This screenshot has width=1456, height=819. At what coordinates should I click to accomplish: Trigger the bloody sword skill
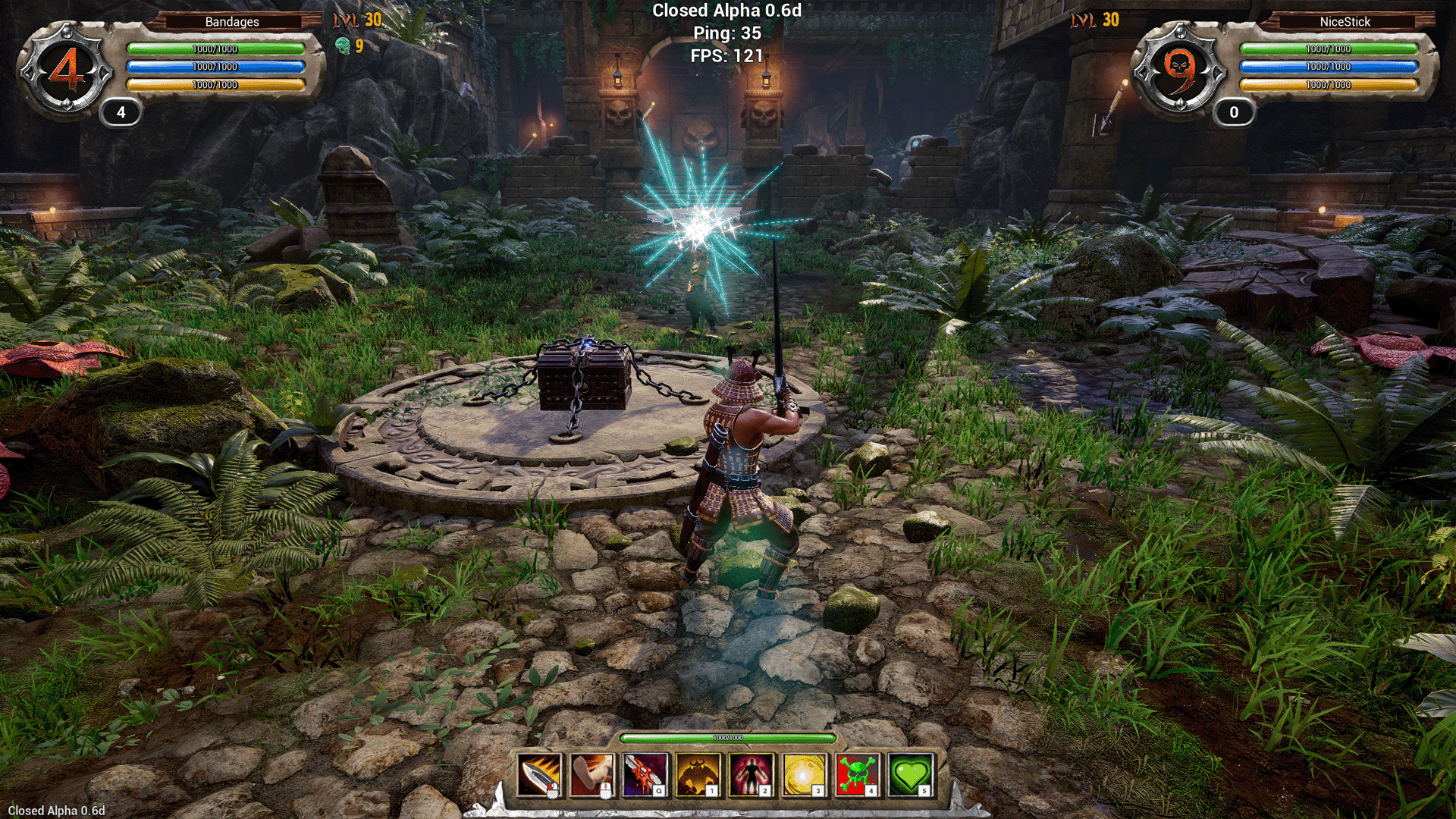click(645, 775)
